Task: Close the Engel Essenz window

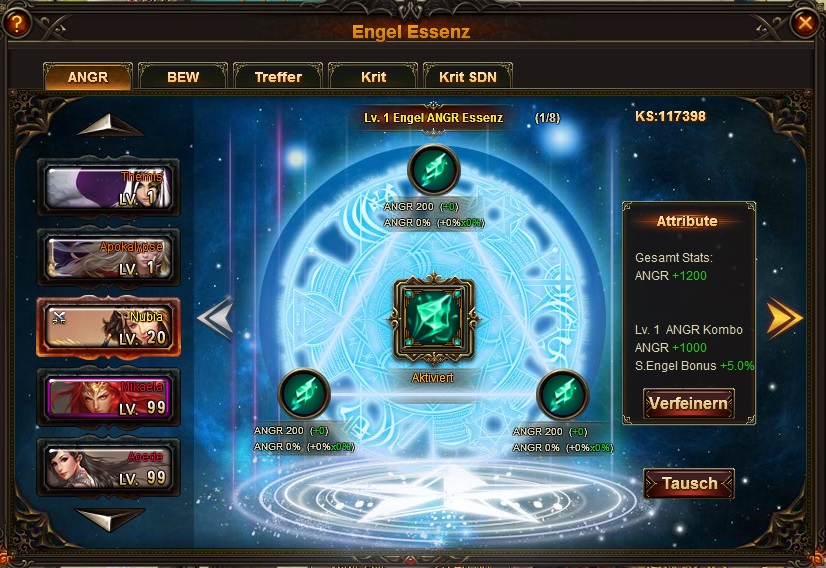Action: click(x=803, y=23)
